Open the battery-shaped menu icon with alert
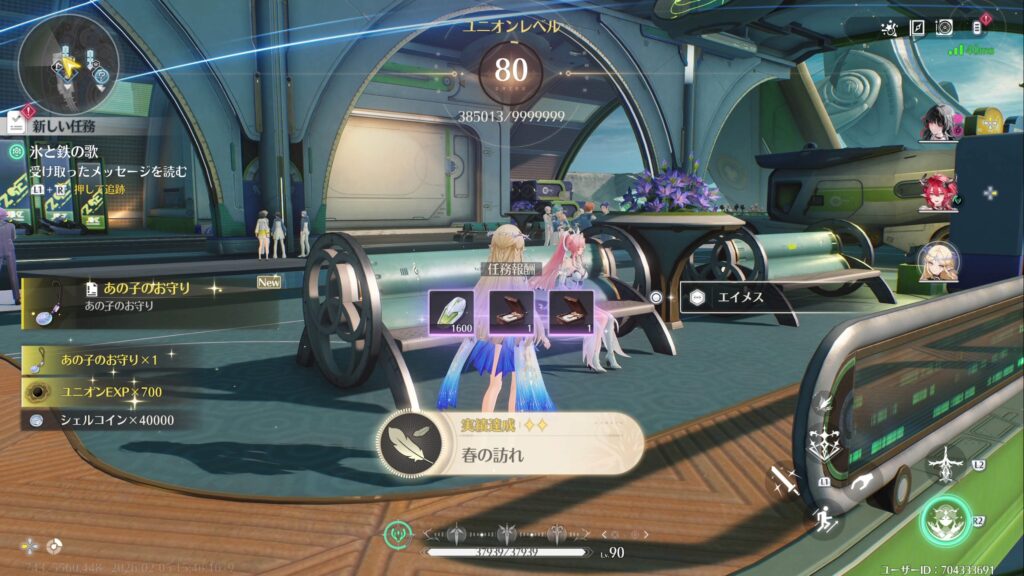 tap(977, 28)
